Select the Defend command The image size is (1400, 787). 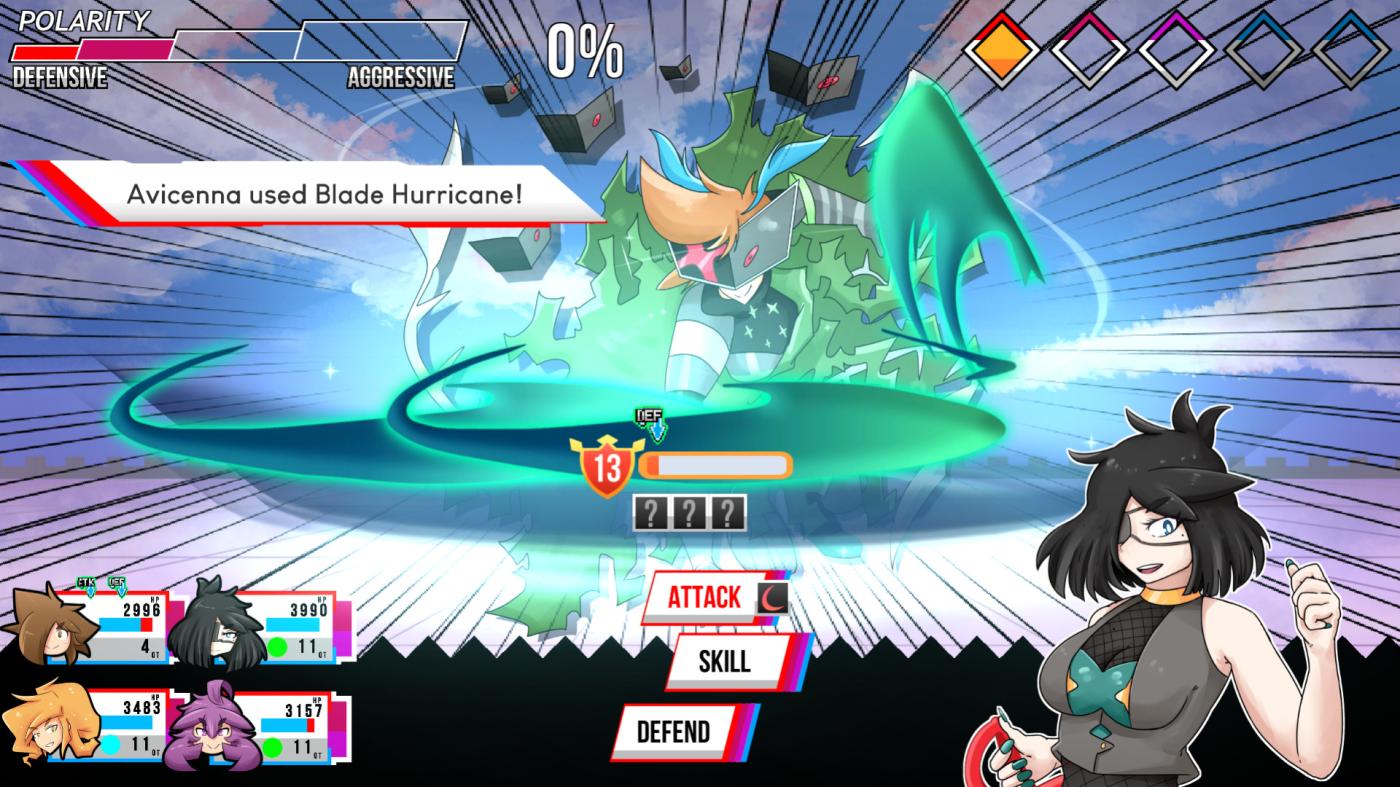coord(673,732)
